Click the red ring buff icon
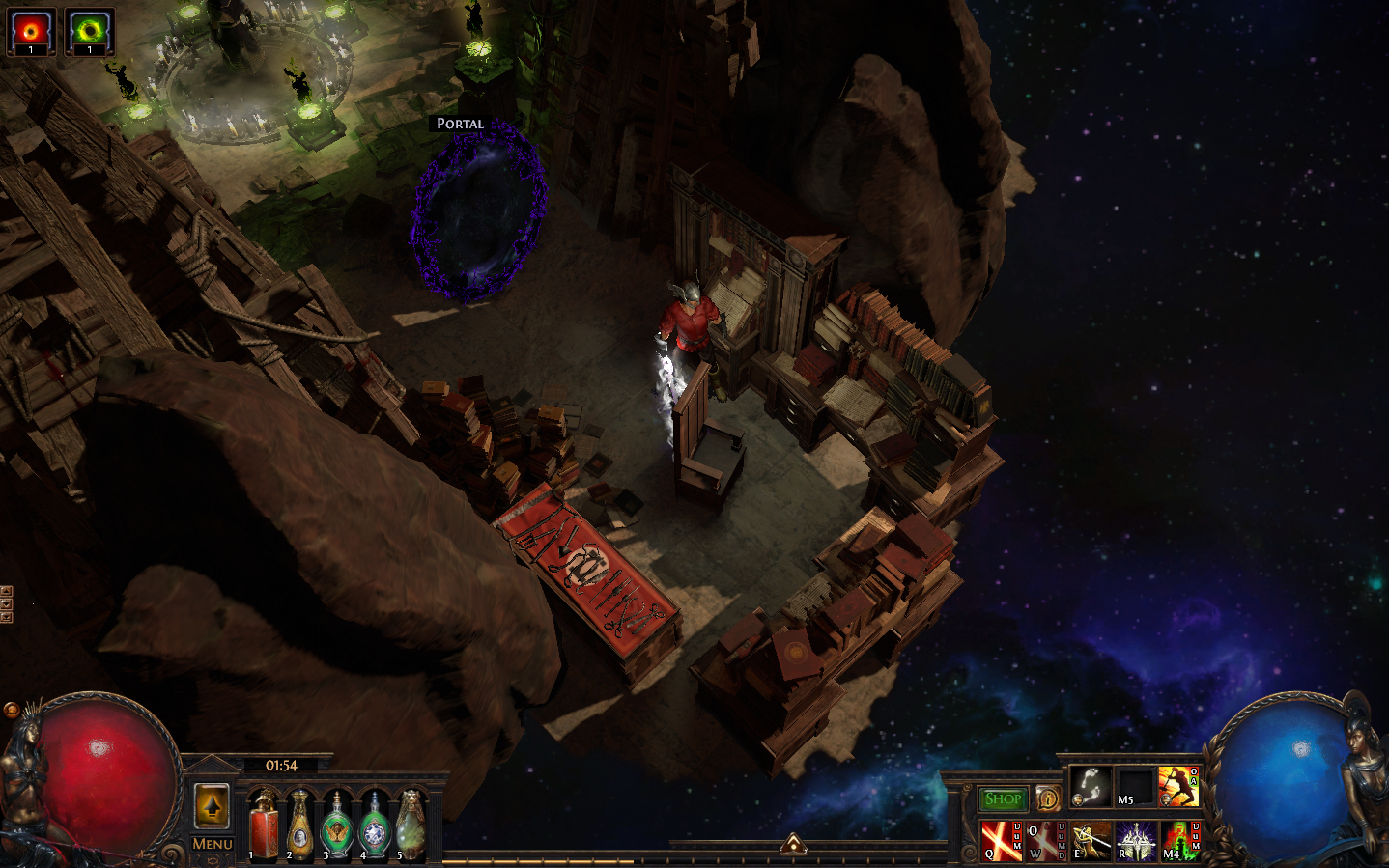This screenshot has height=868, width=1389. [31, 31]
